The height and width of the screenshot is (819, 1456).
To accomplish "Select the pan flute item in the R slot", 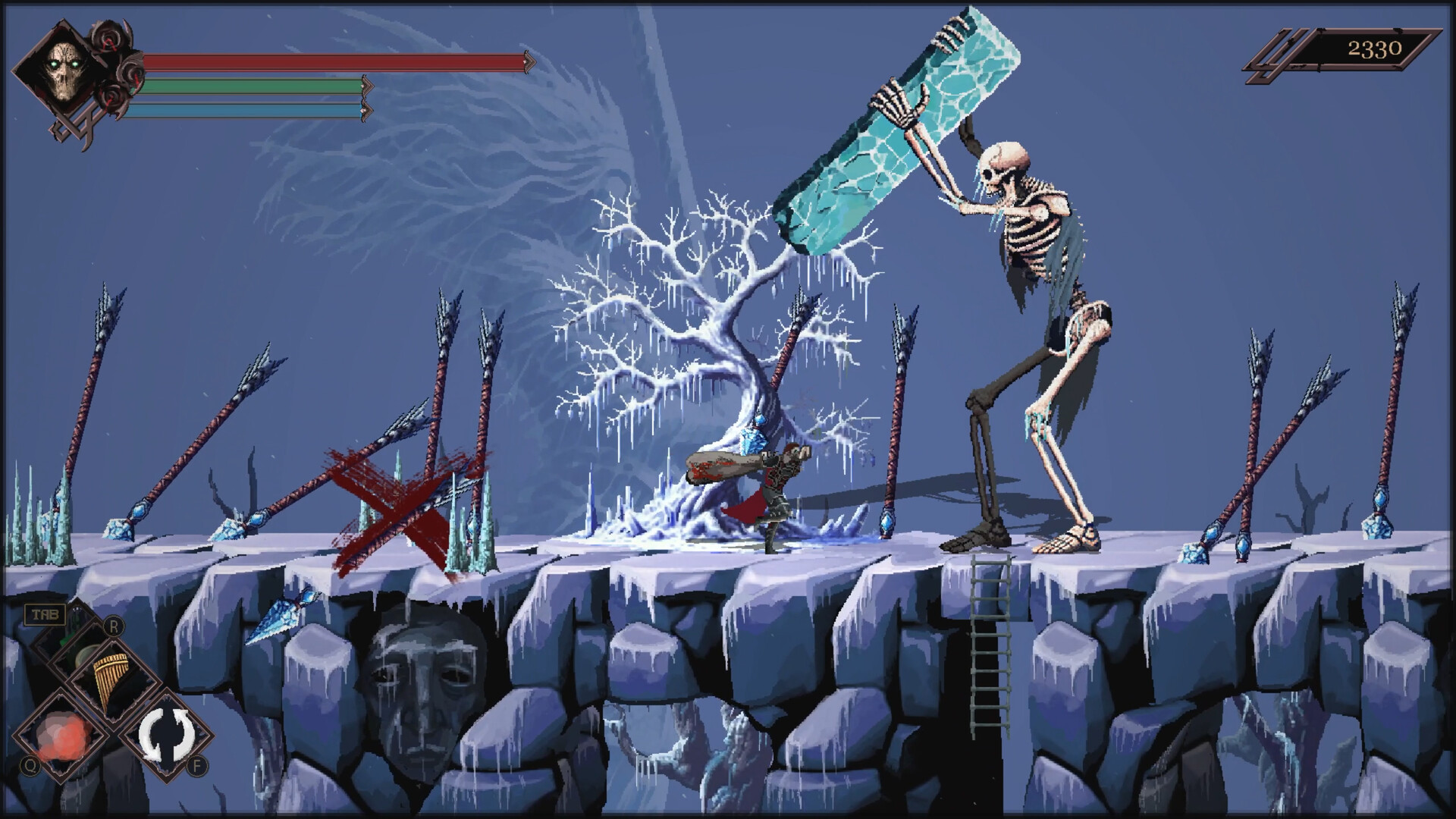I will (x=109, y=676).
